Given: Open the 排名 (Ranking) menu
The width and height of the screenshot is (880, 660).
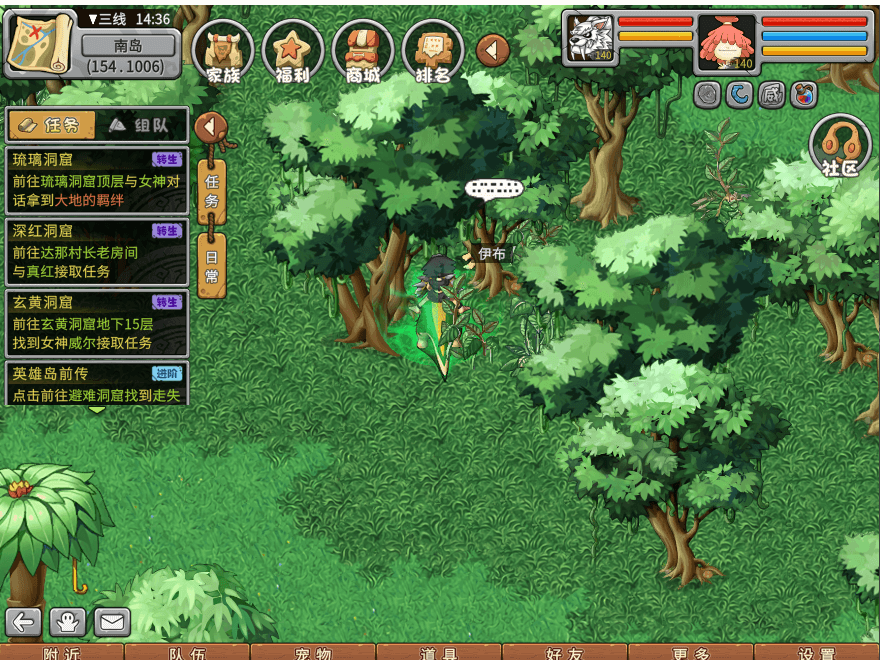Looking at the screenshot, I should pyautogui.click(x=433, y=50).
